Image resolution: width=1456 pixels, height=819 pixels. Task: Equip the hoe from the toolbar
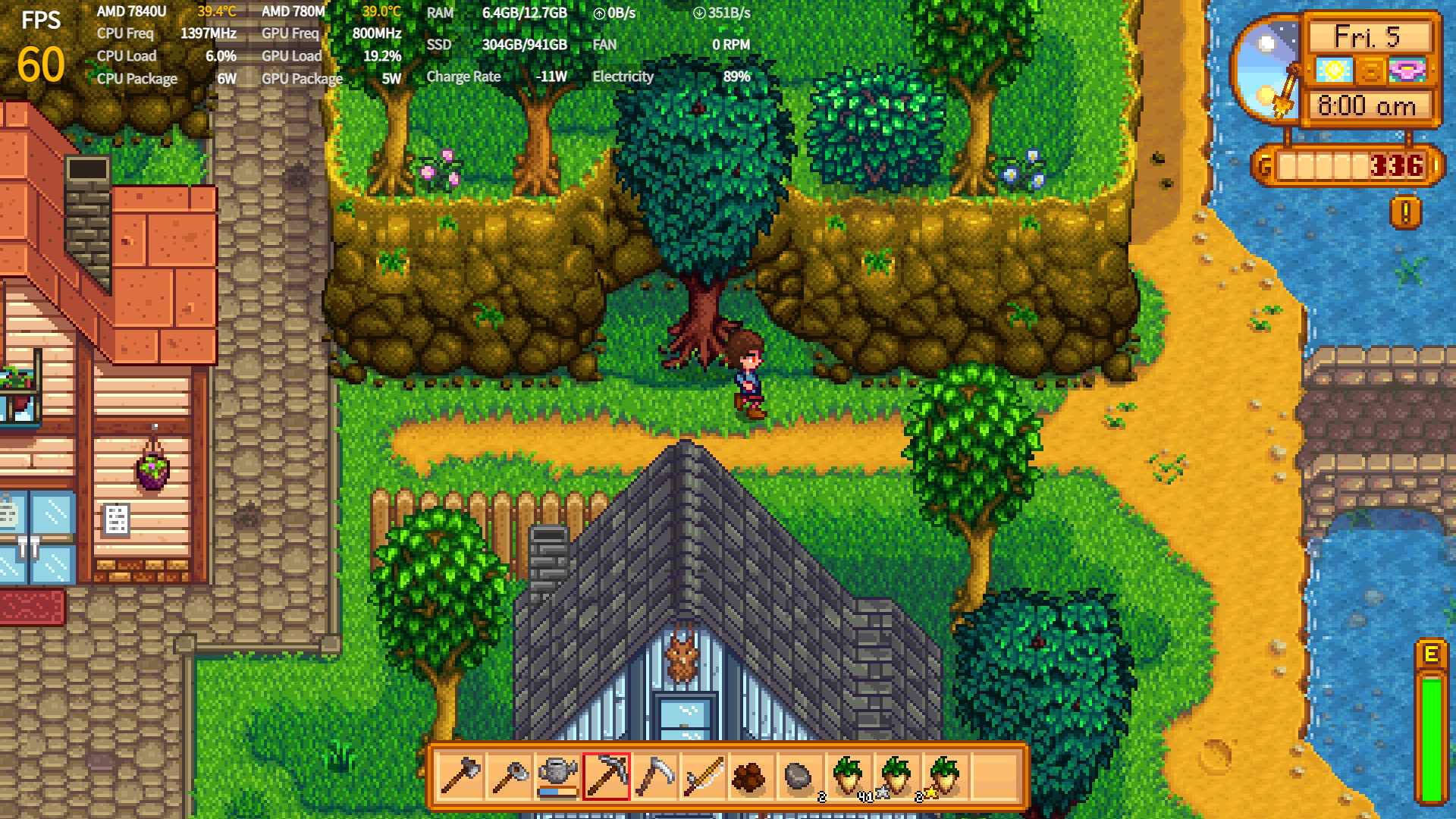point(509,777)
